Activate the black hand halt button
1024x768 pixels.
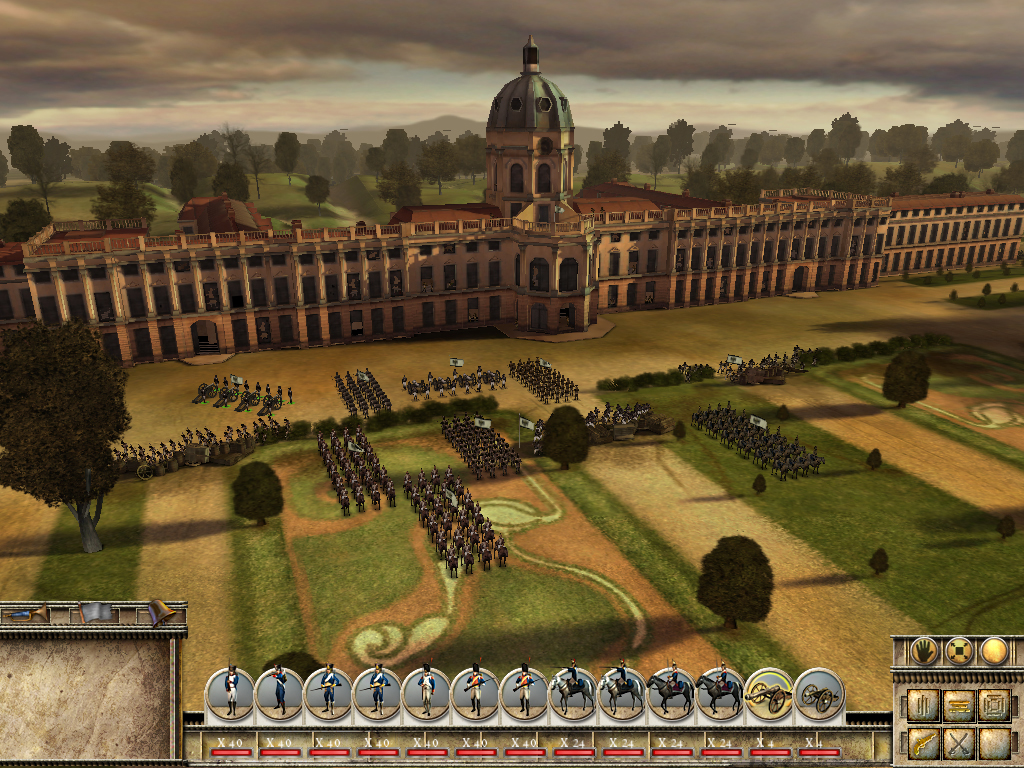[x=924, y=652]
